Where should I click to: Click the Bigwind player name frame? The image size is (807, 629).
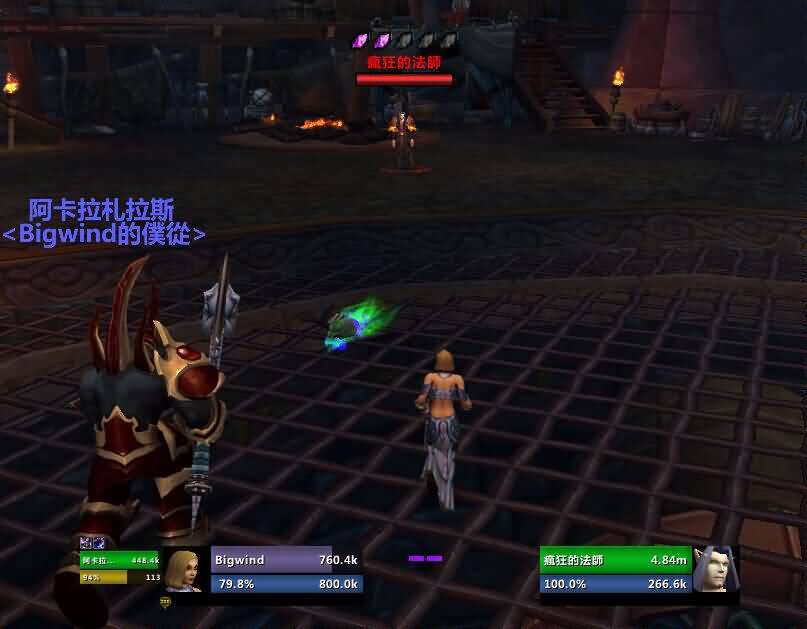click(x=286, y=560)
